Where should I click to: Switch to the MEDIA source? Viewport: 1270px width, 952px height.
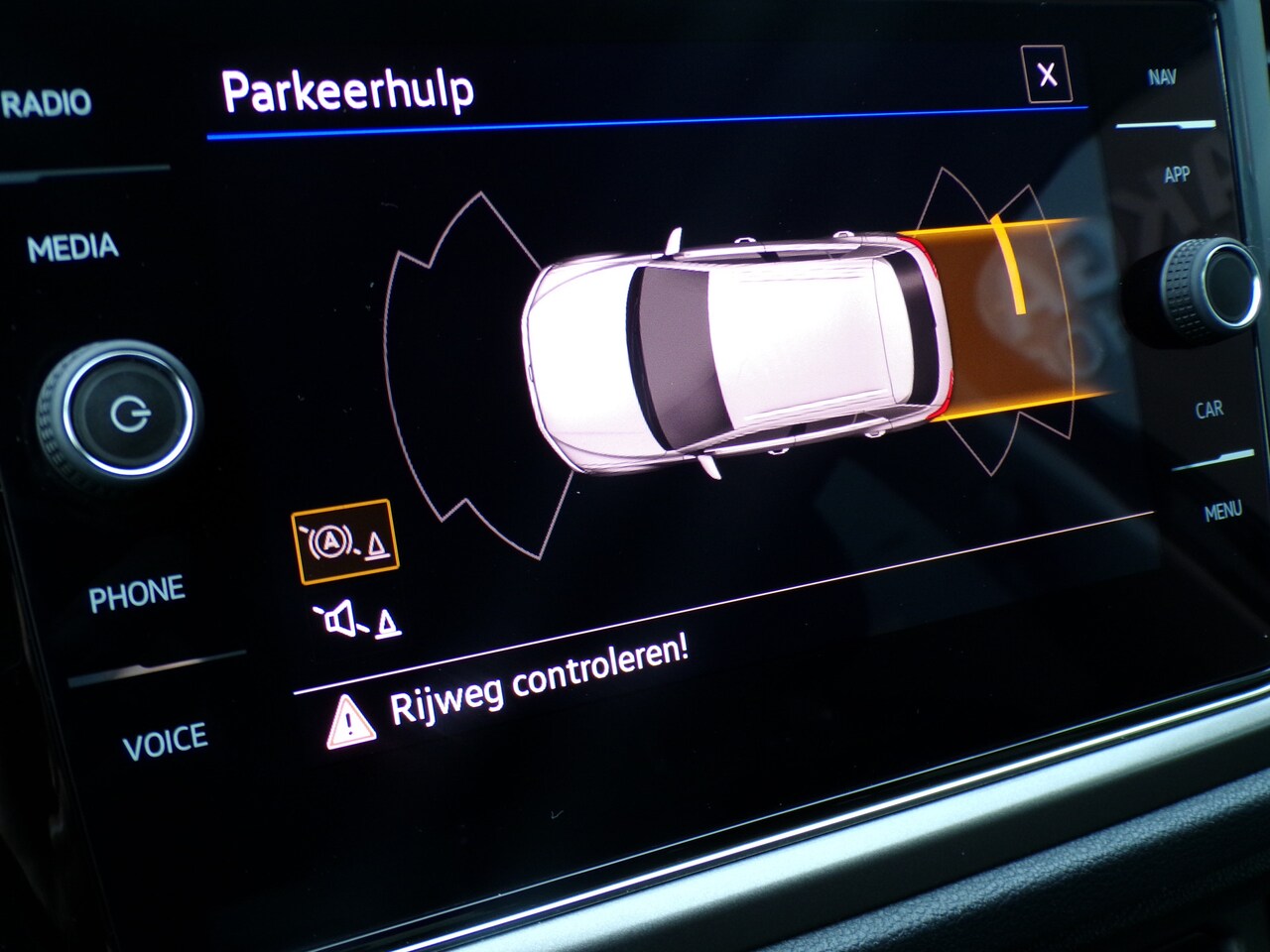point(72,247)
